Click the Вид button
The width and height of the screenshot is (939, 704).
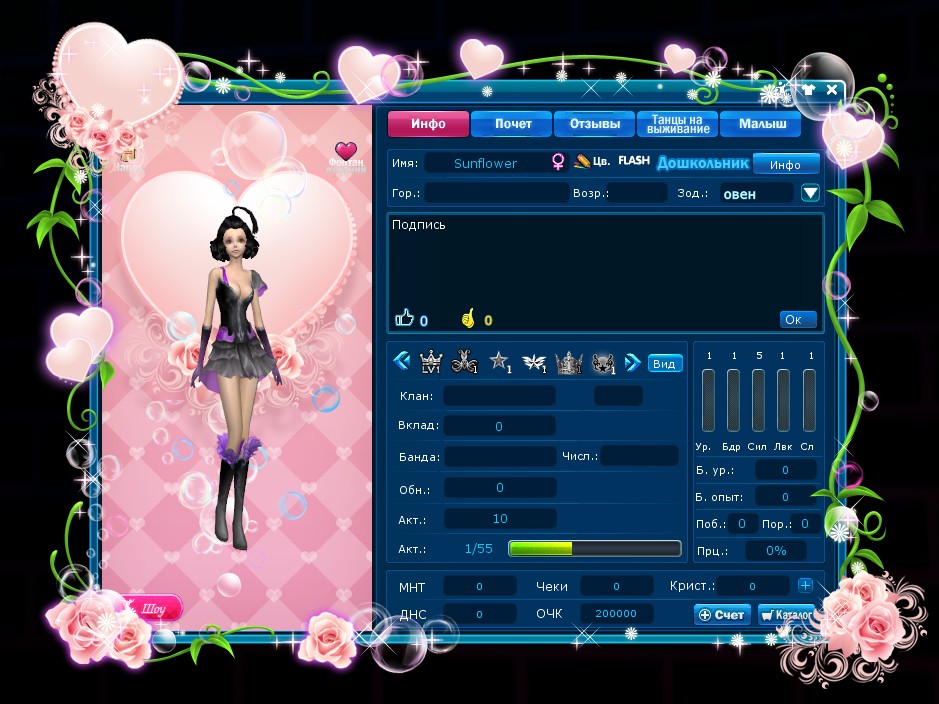(x=663, y=363)
